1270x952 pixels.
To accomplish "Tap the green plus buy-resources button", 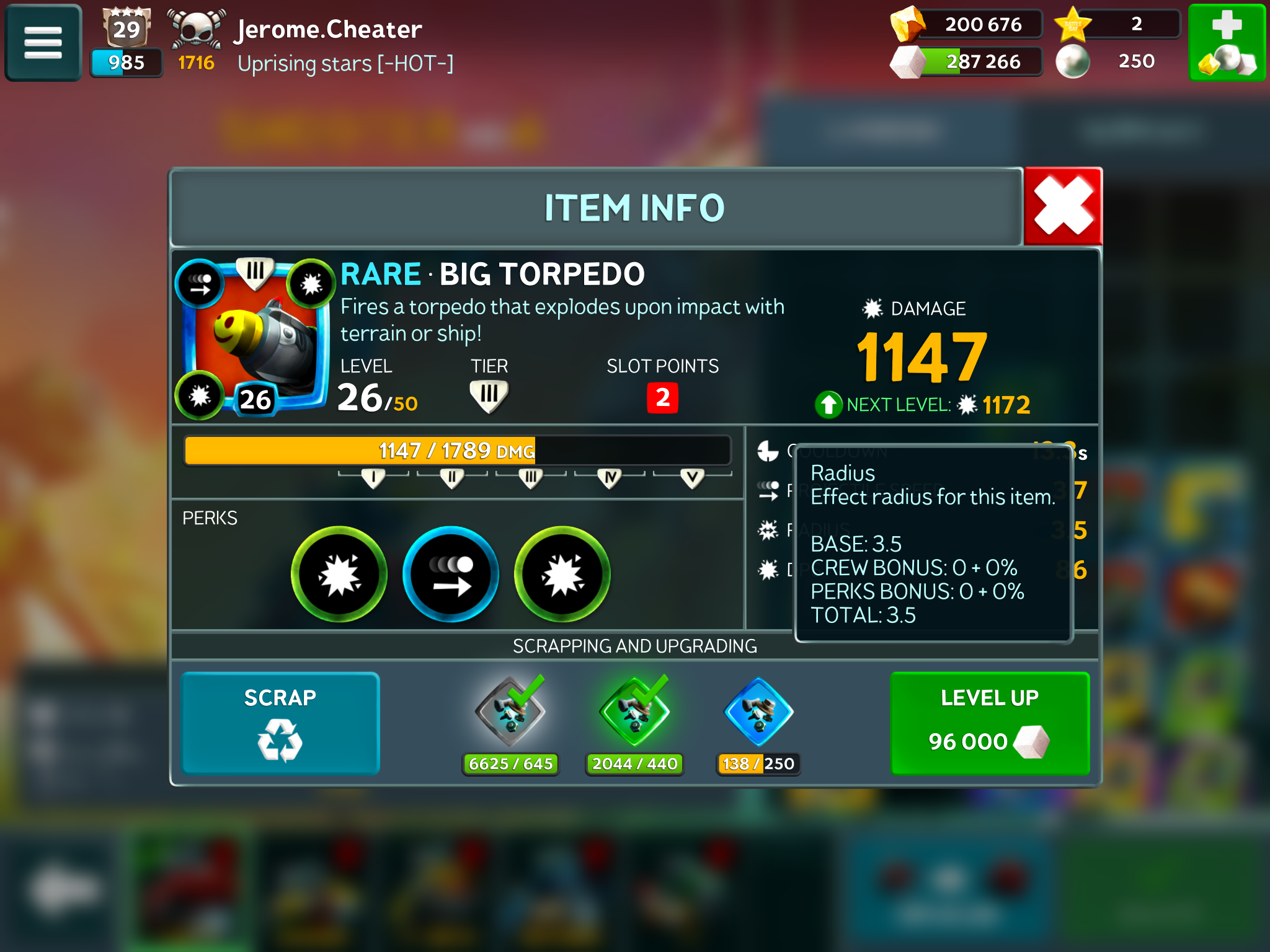I will (1226, 43).
